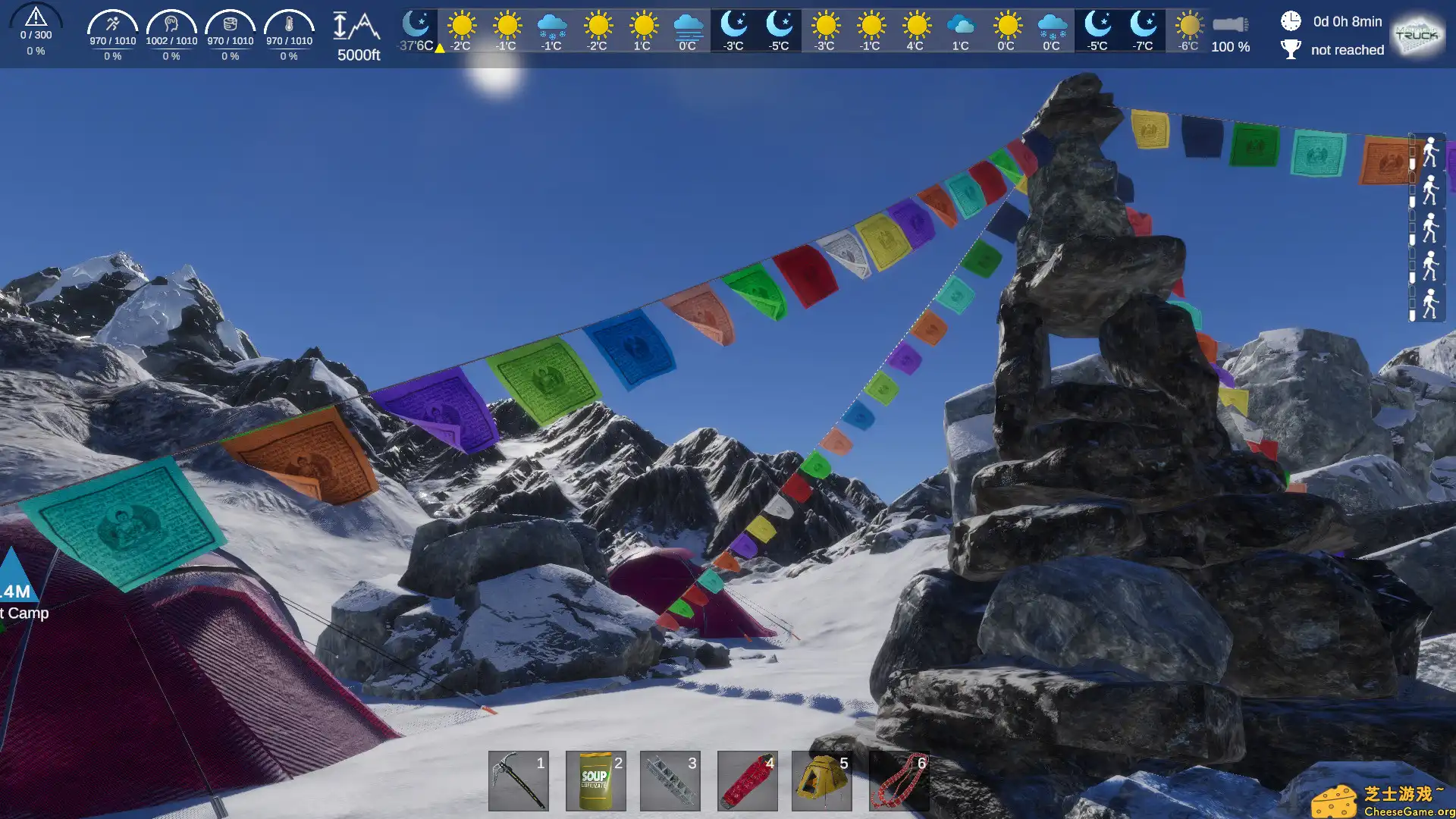Expand the current temperature showing -37'6C
Screen dimensions: 1456x819
[x=414, y=30]
